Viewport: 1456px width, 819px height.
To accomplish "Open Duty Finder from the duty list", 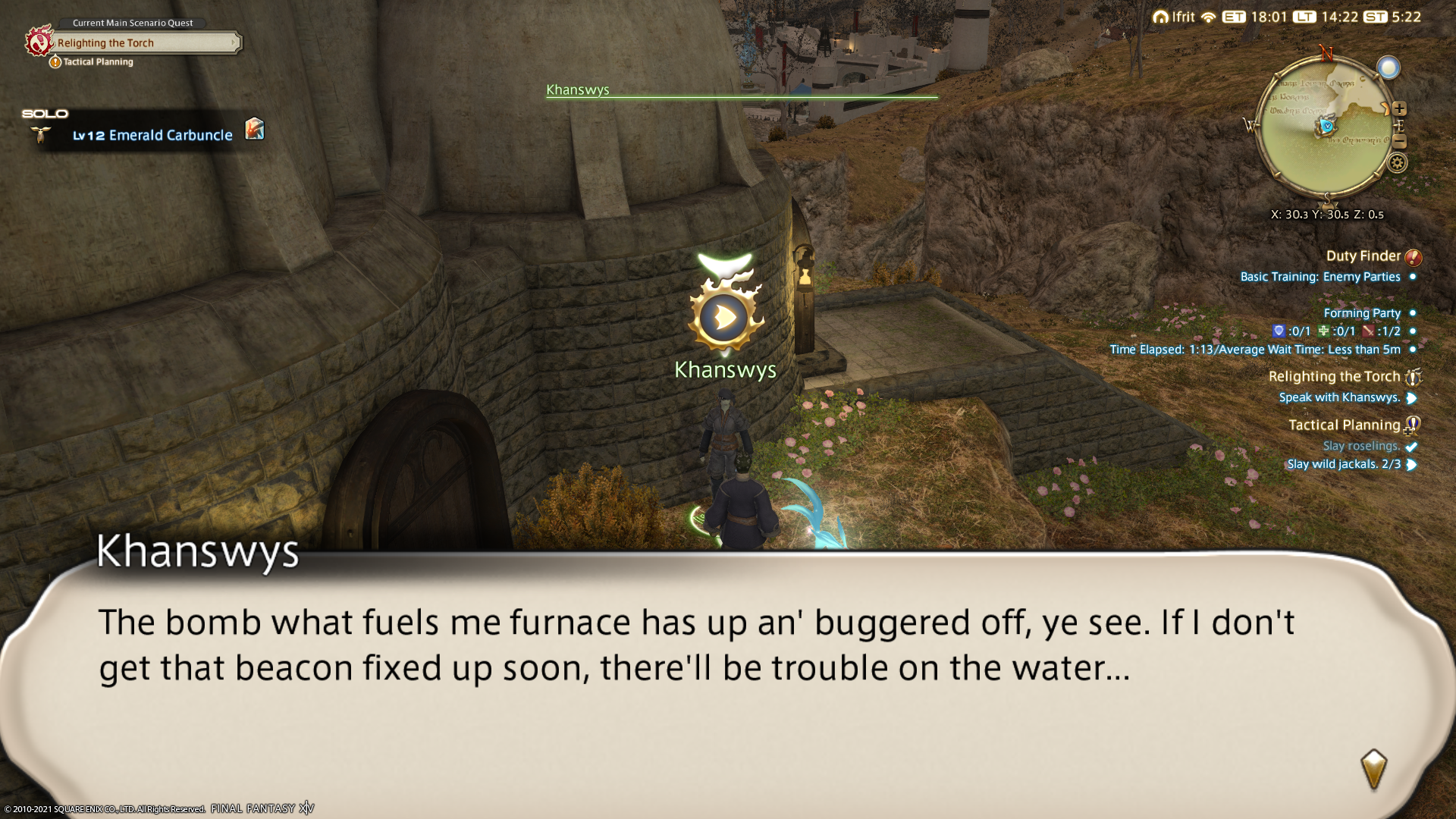I will pyautogui.click(x=1363, y=256).
